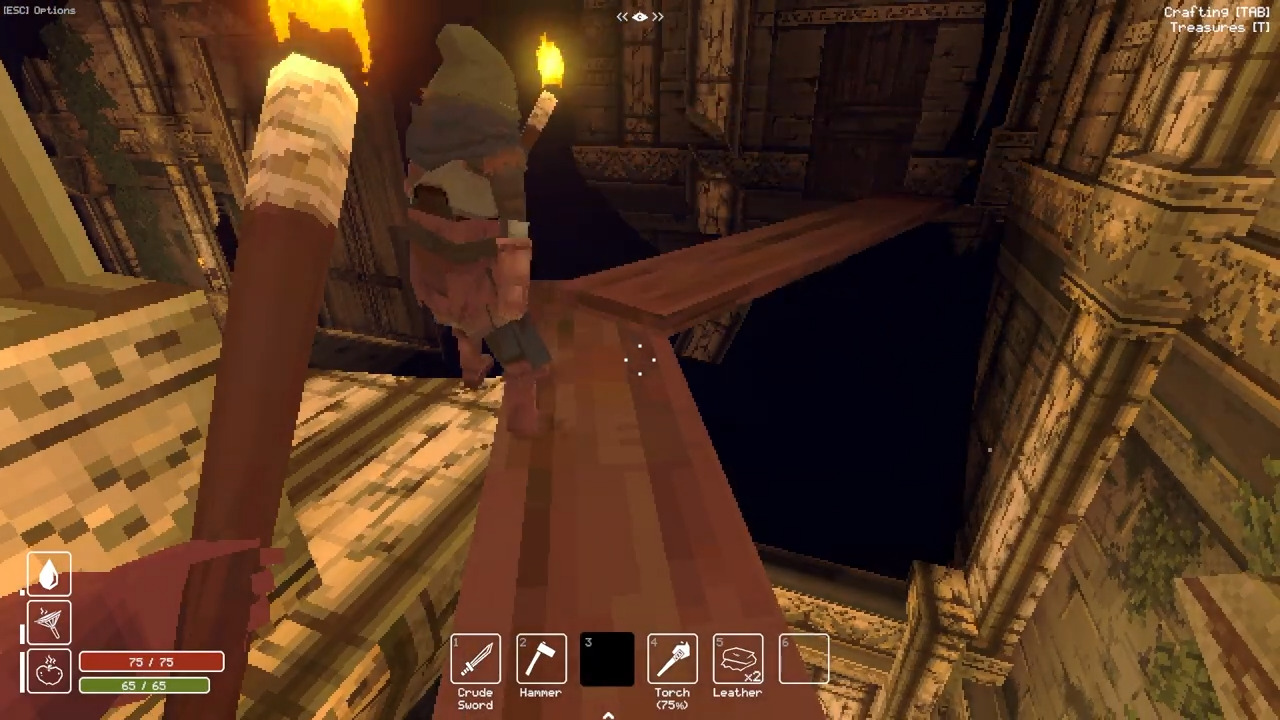Select the Leather x2 stack
Screen dimensions: 1280x720
point(738,658)
